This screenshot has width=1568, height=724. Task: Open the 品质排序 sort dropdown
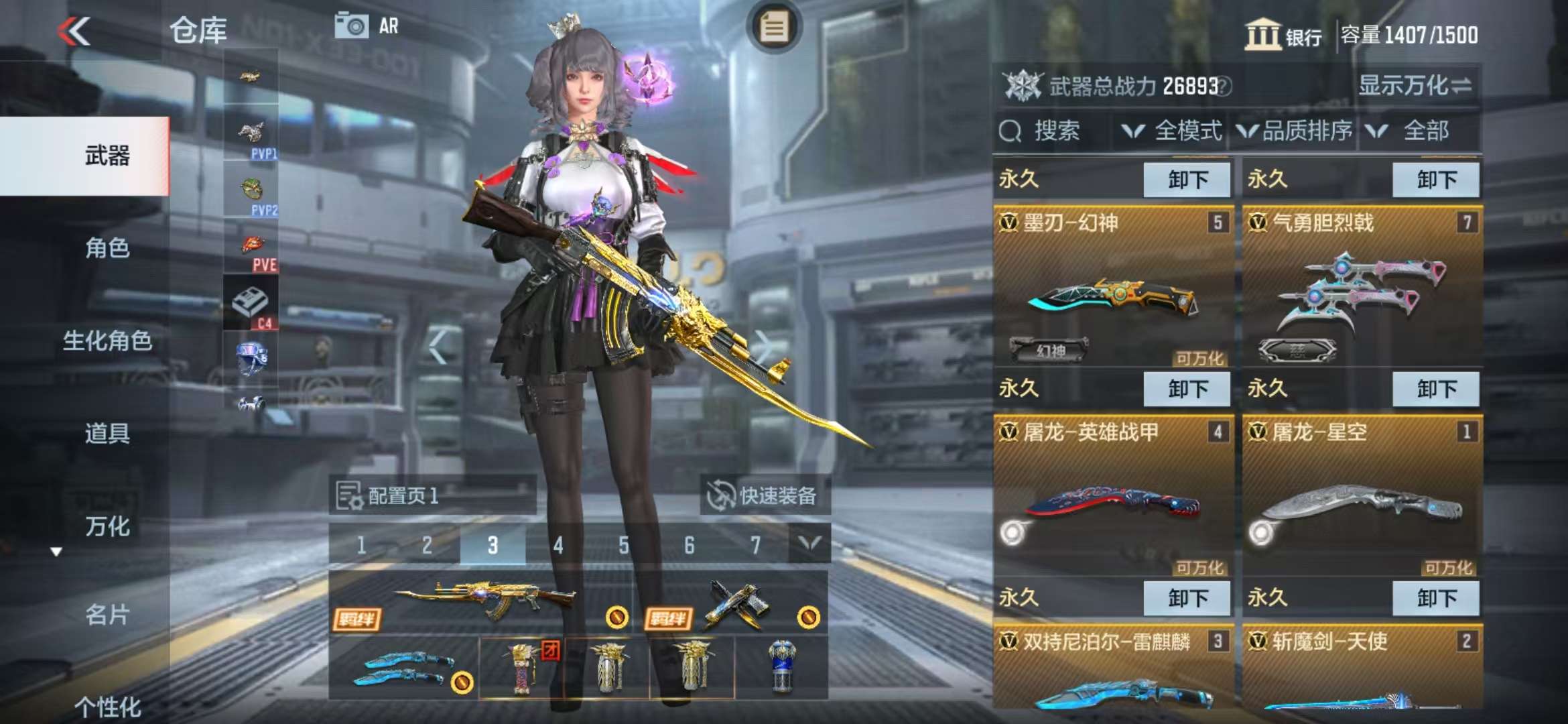[1295, 131]
